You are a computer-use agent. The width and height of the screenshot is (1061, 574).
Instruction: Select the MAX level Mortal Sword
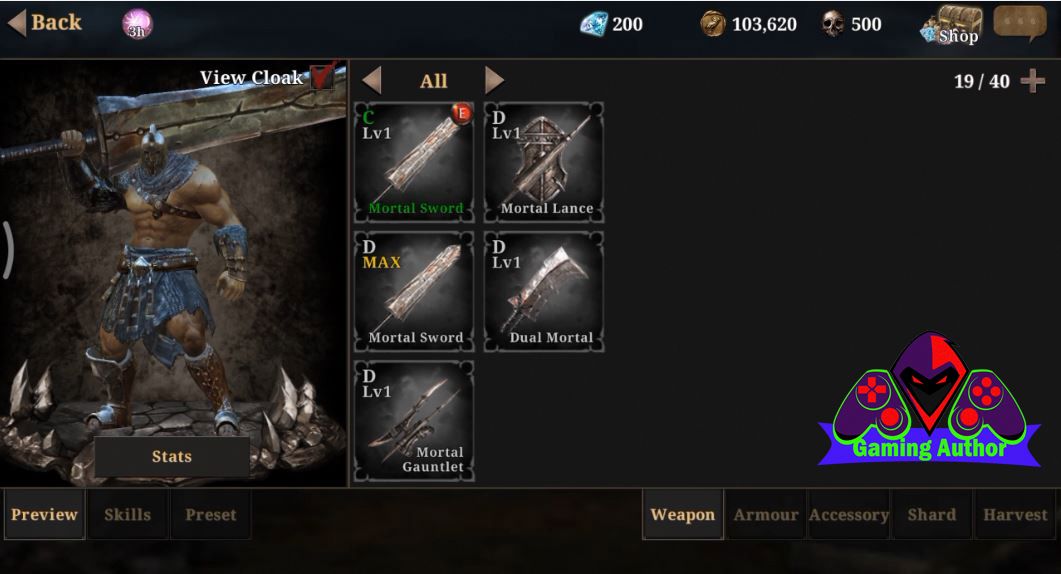[414, 291]
